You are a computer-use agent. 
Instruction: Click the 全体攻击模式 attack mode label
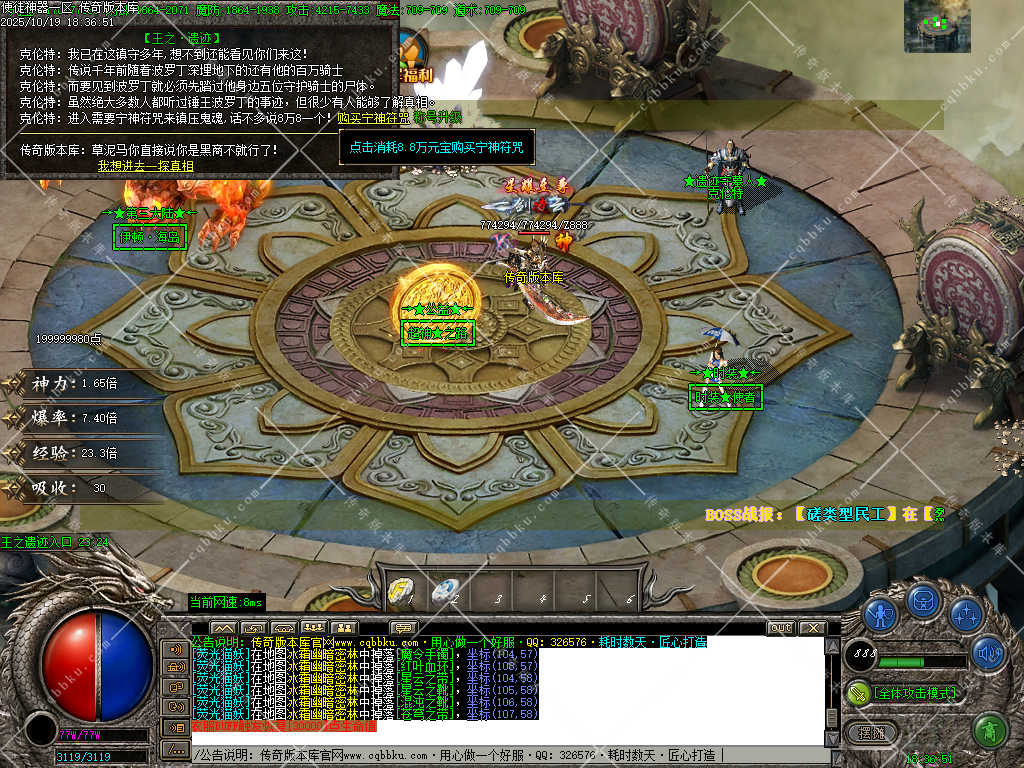[914, 692]
